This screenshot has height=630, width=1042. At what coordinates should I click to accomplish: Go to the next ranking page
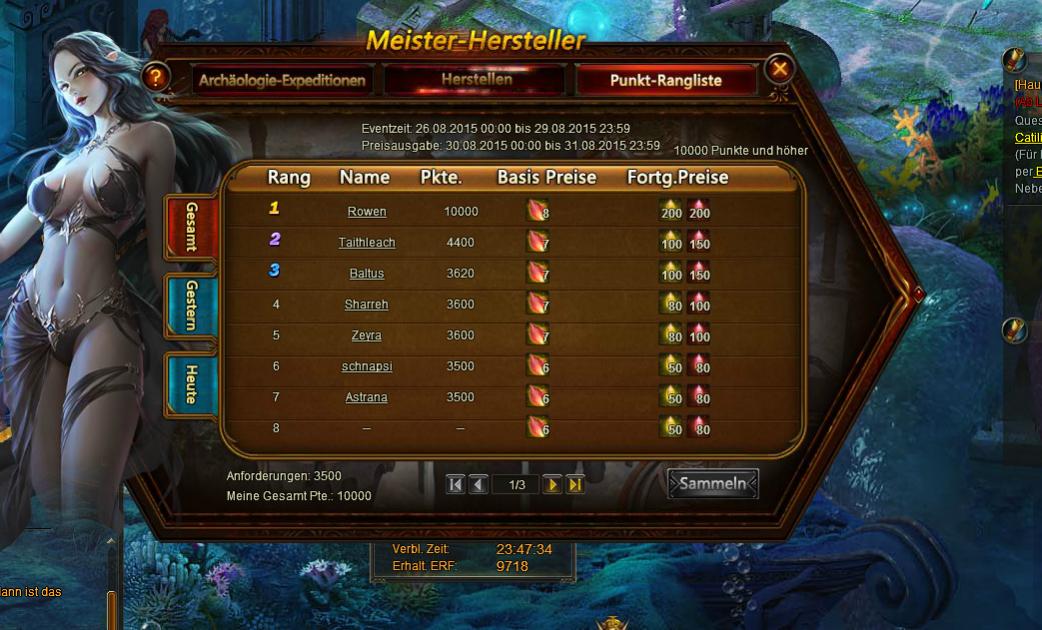tap(552, 485)
